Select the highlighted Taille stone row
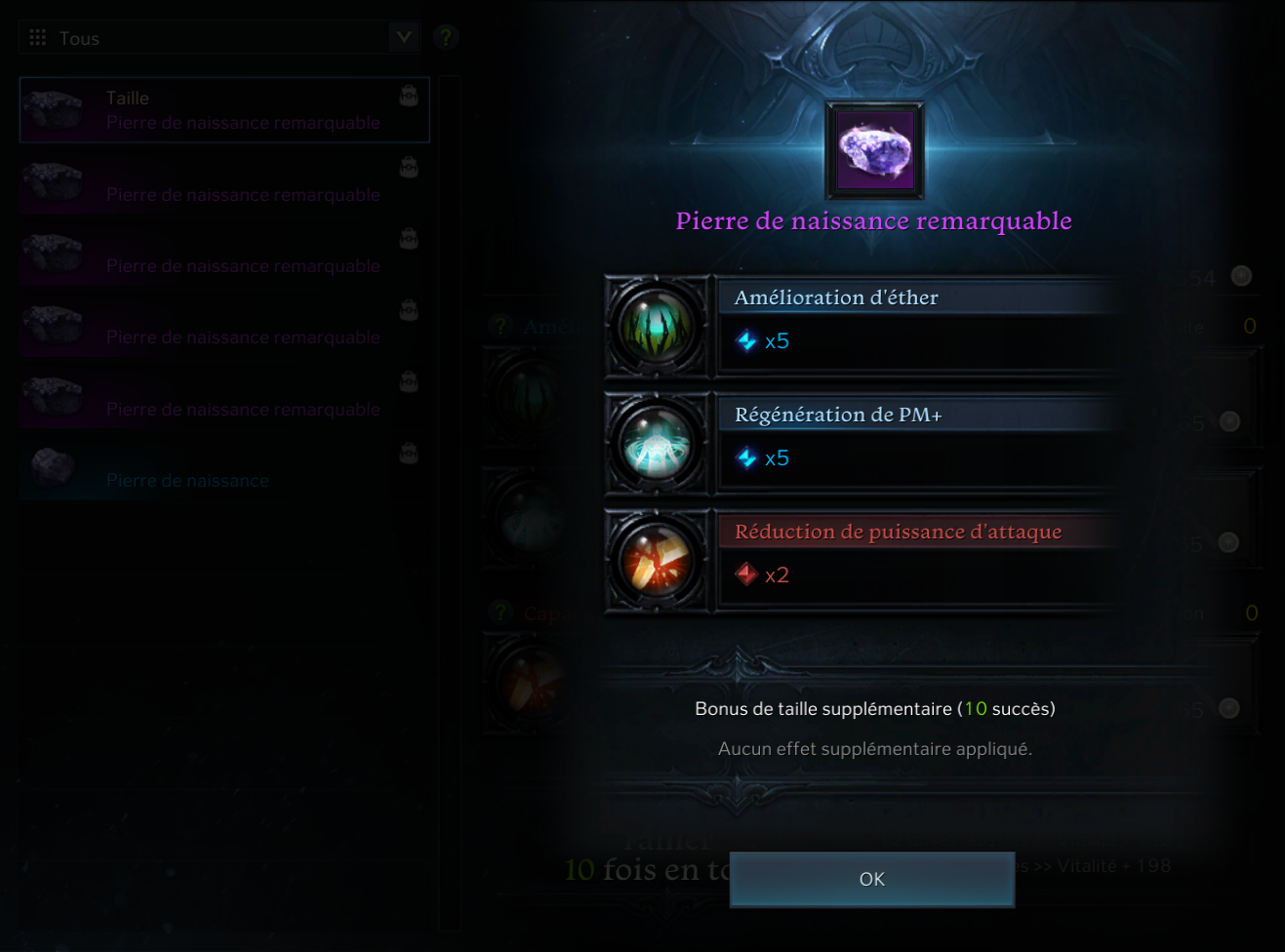Viewport: 1285px width, 952px height. (224, 110)
